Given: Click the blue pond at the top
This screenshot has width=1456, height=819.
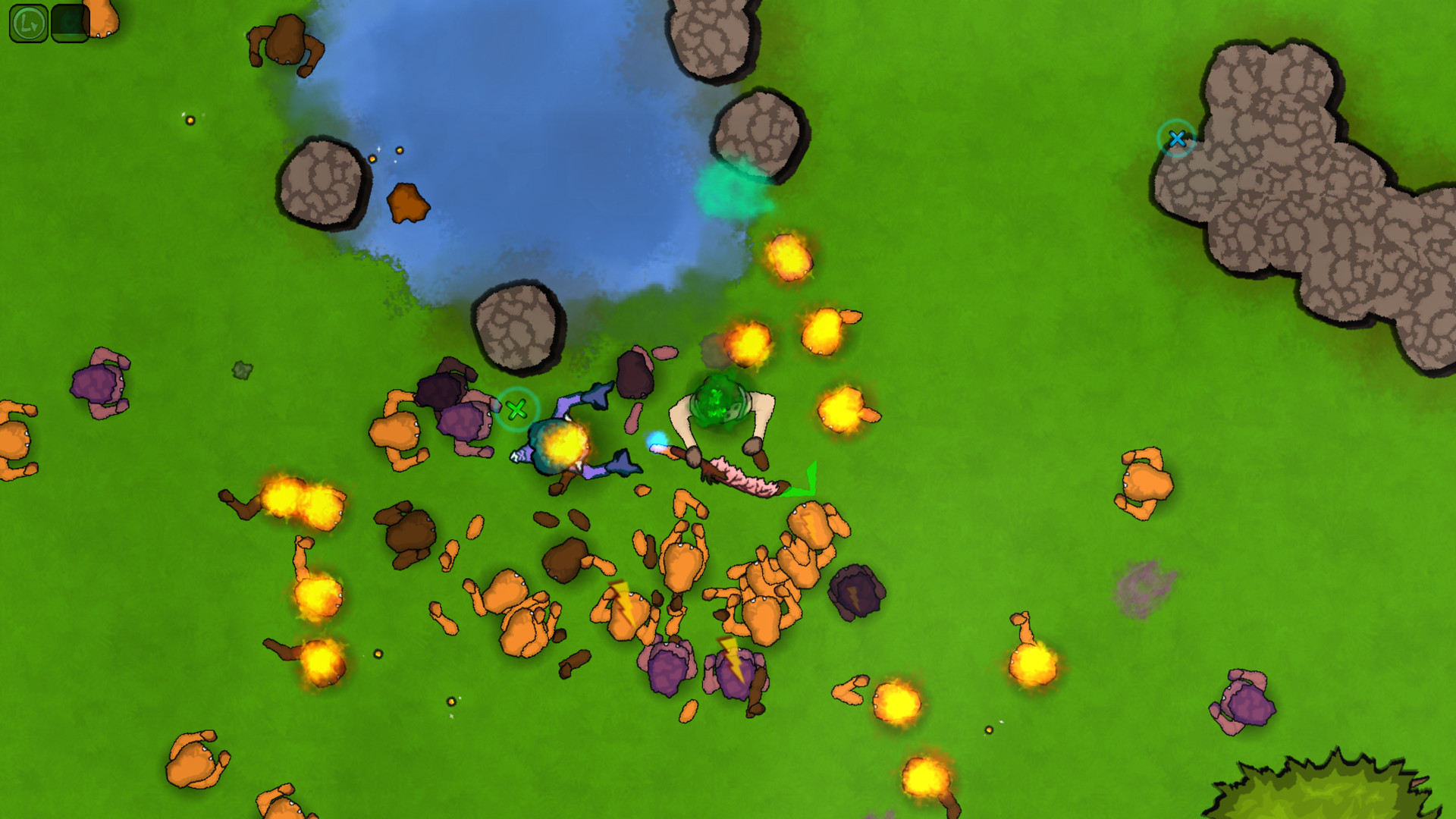Looking at the screenshot, I should coord(531,136).
